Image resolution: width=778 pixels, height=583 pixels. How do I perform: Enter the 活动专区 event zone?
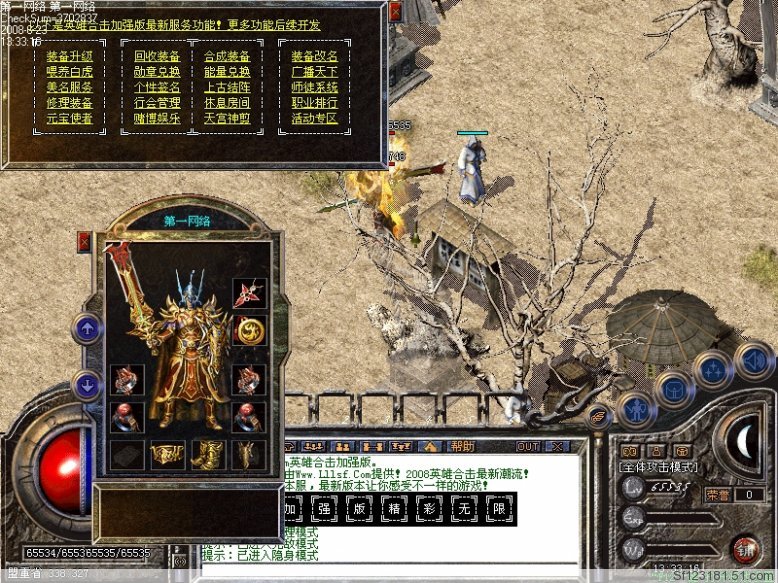click(x=315, y=118)
